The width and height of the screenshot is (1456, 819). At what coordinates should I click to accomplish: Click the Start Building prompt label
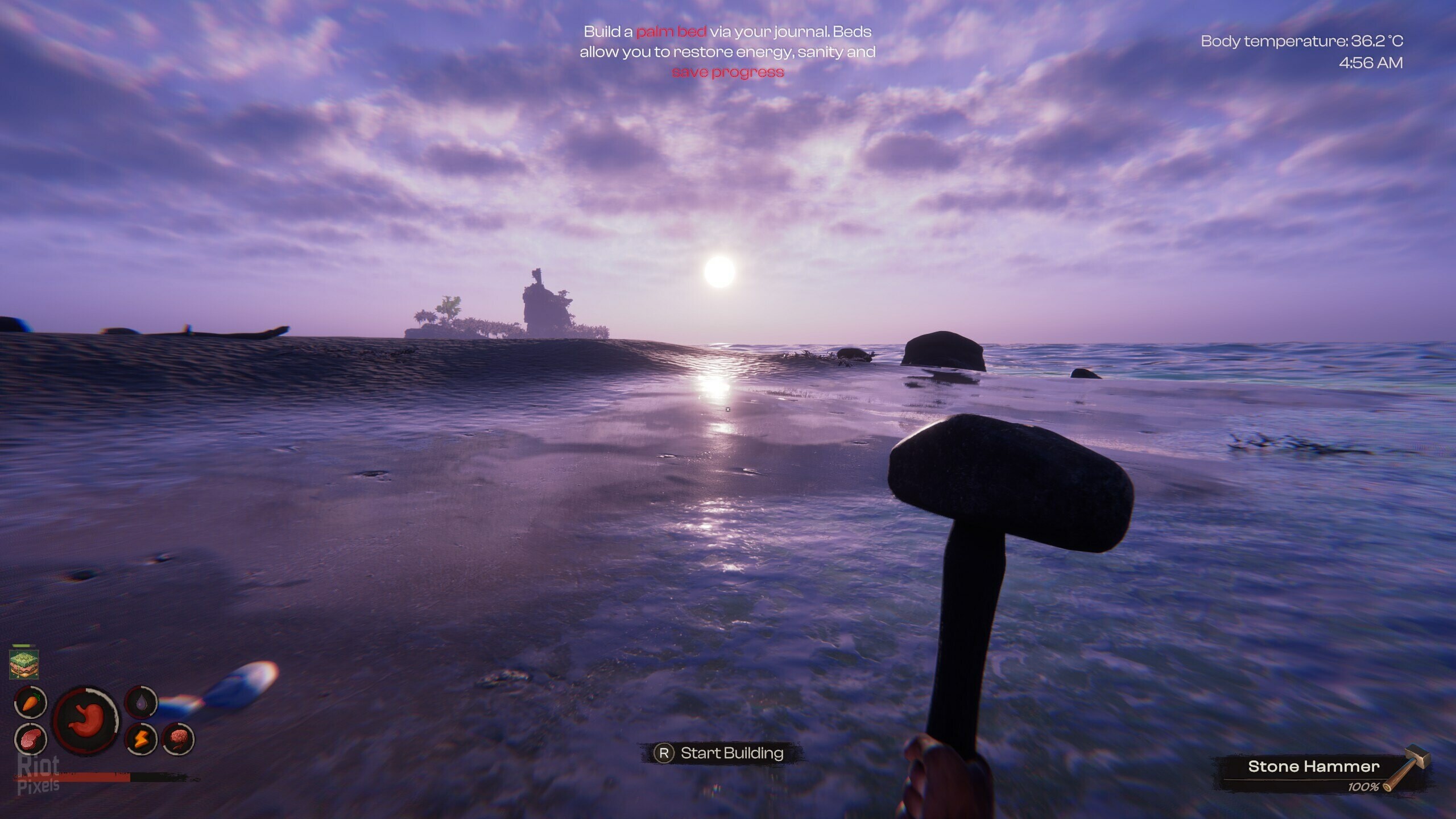[731, 753]
